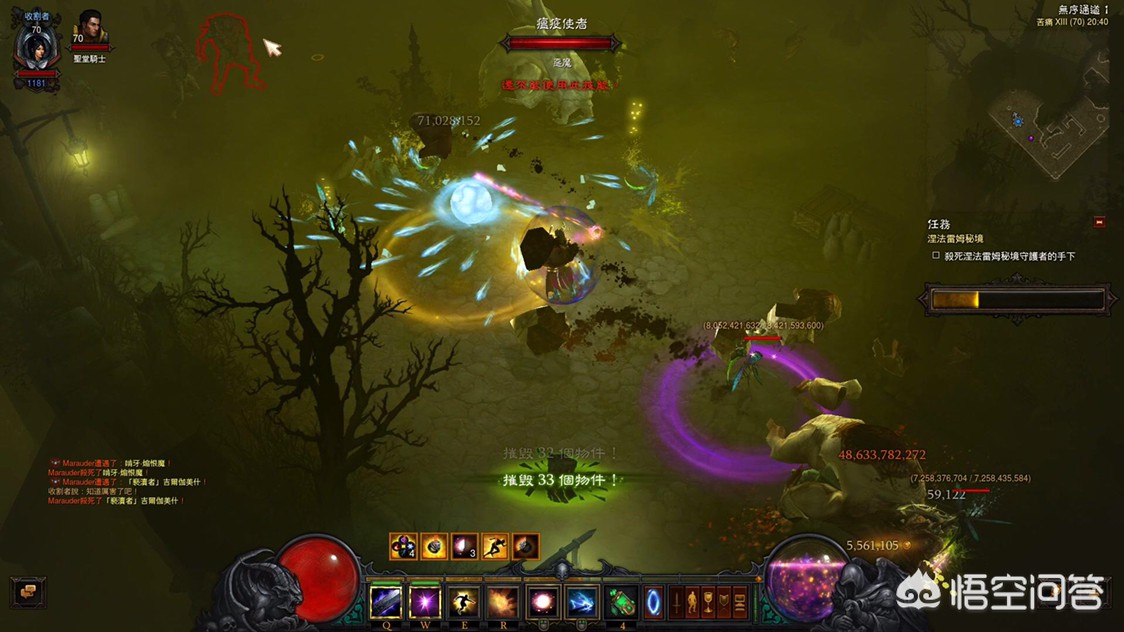Click the shield-shaped menu icon

[725, 602]
